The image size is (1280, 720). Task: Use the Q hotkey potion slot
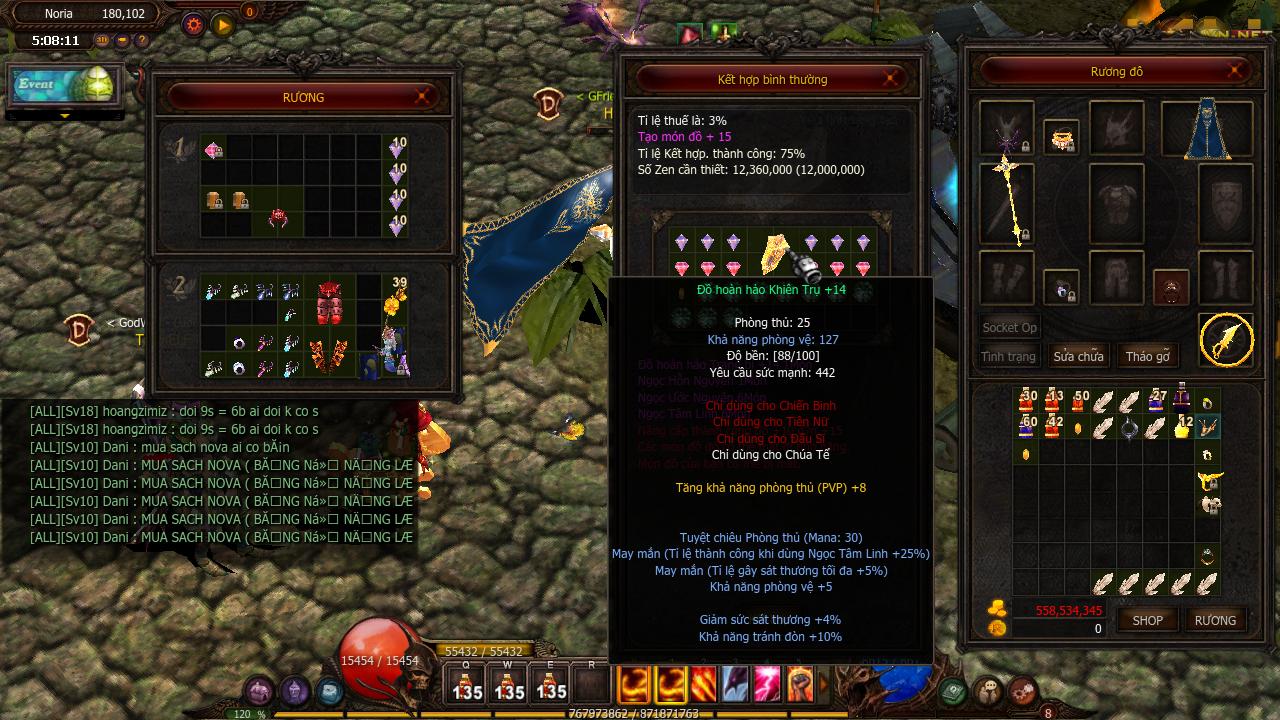click(x=467, y=685)
